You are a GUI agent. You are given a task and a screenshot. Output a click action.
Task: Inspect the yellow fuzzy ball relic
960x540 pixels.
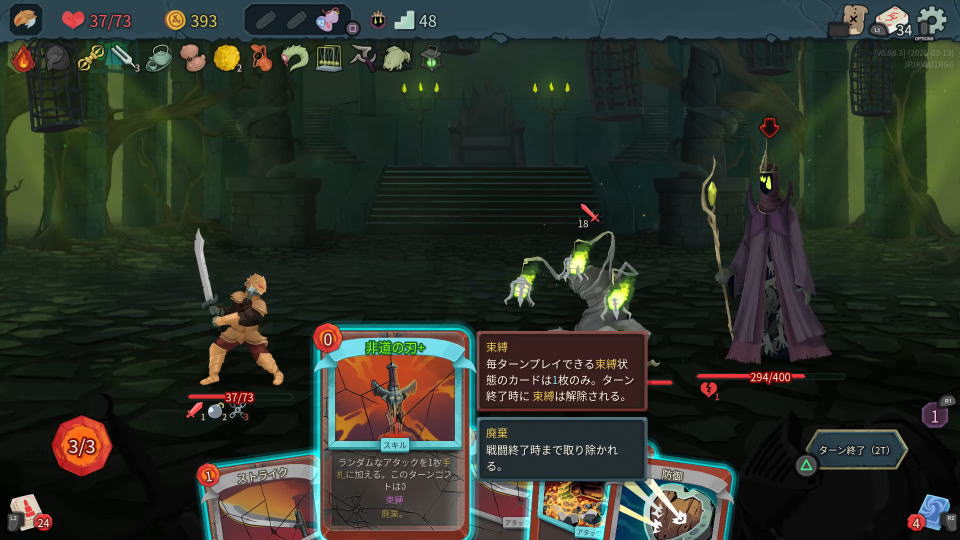[x=226, y=58]
